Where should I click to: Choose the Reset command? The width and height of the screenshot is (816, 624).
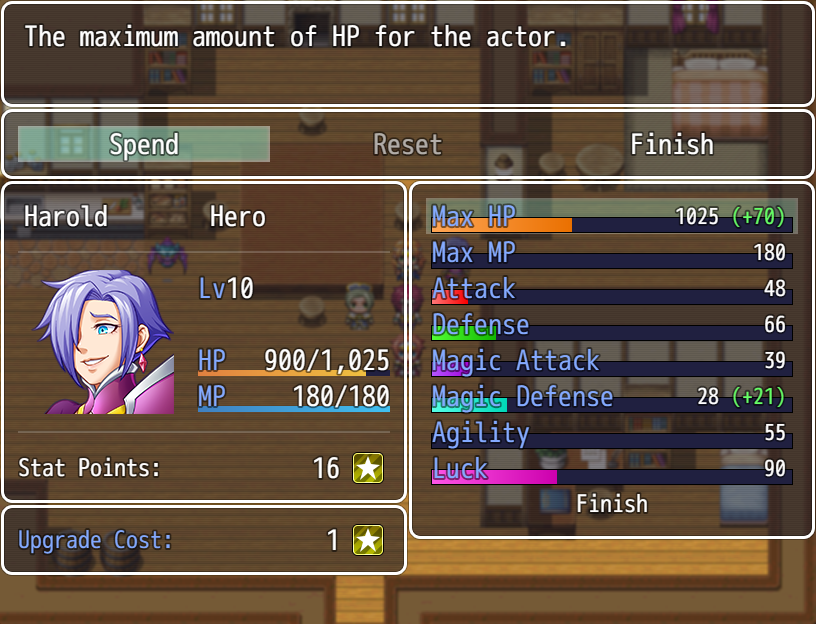tap(407, 144)
